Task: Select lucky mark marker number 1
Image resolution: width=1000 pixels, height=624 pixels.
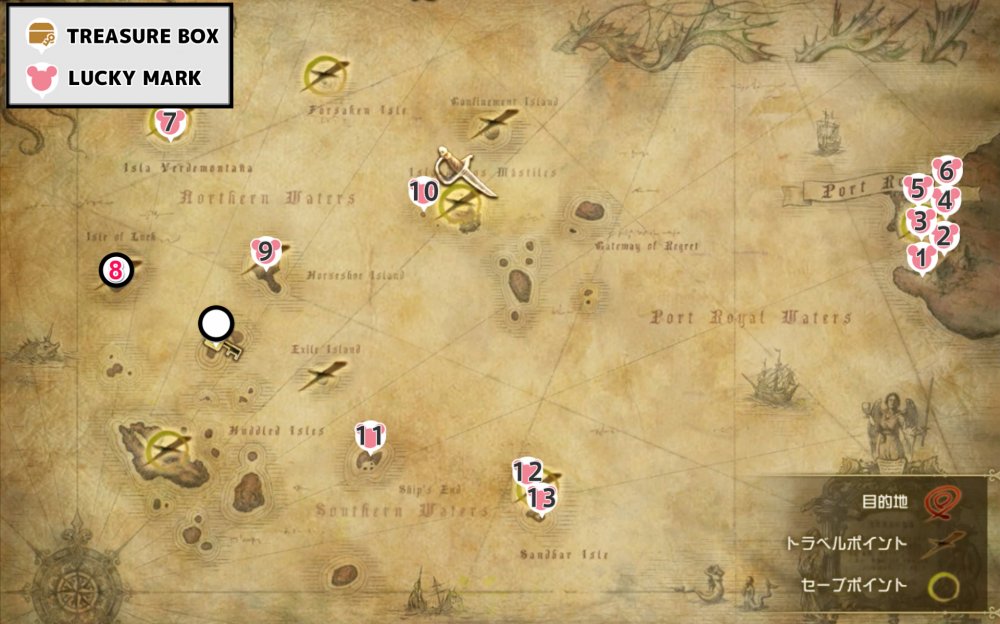Action: pos(921,256)
